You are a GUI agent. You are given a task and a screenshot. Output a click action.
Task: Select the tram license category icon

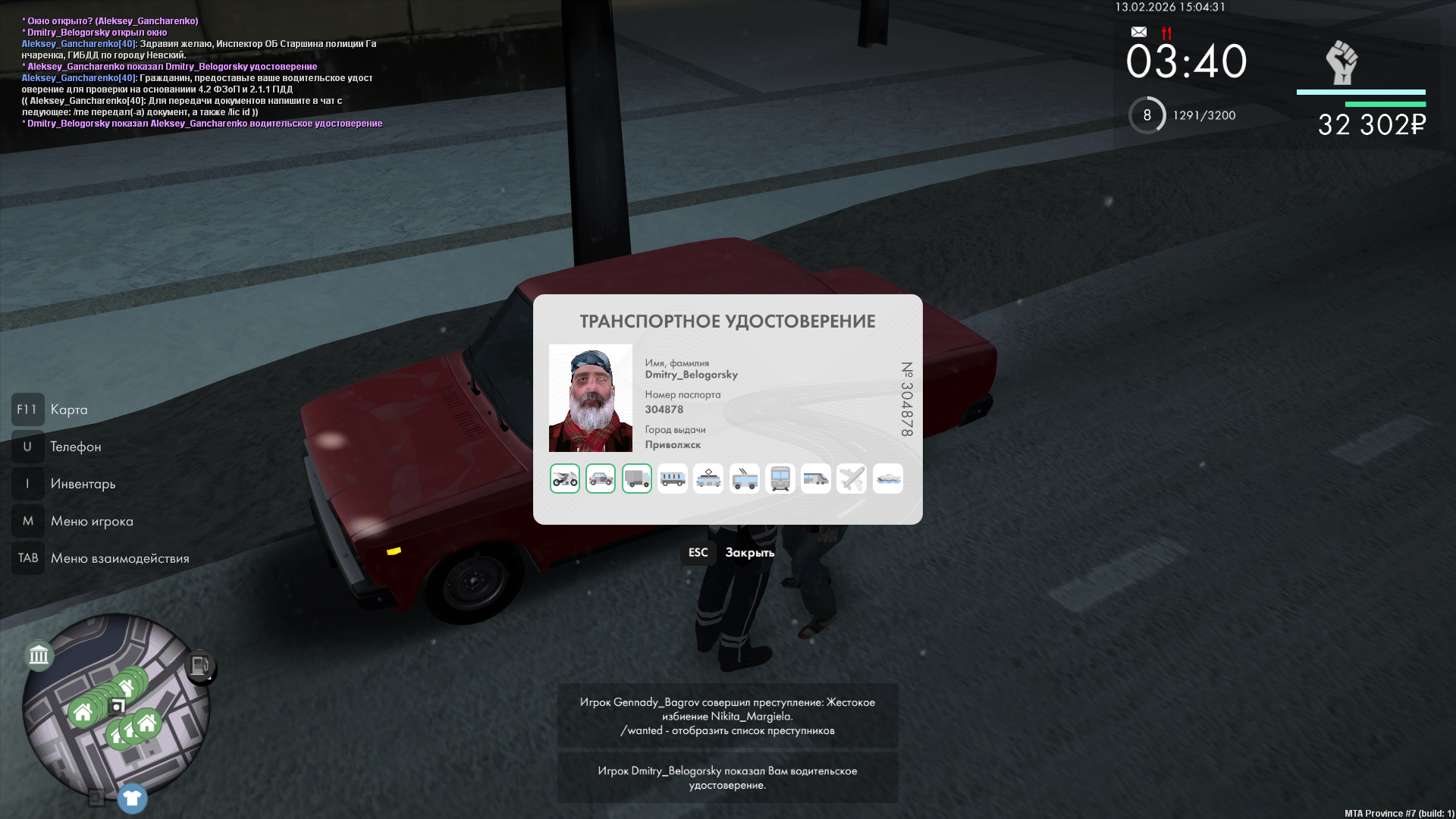click(708, 479)
